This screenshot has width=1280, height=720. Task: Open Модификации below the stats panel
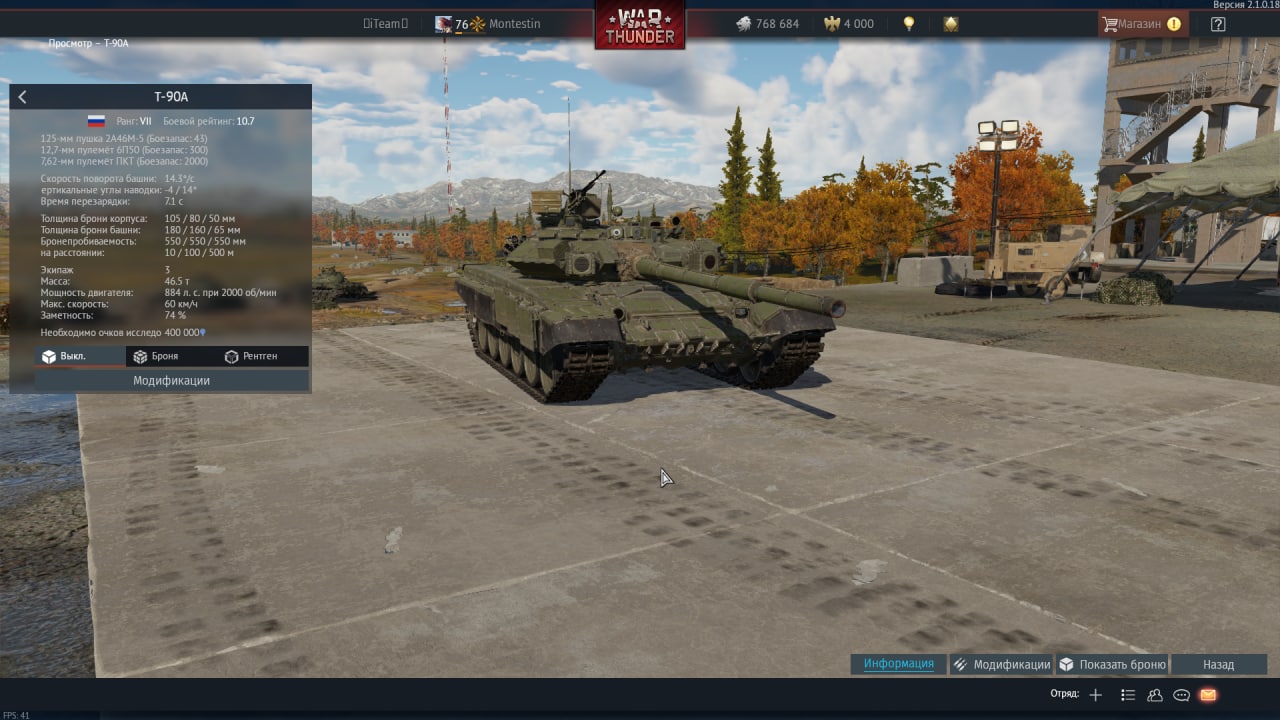click(x=171, y=381)
